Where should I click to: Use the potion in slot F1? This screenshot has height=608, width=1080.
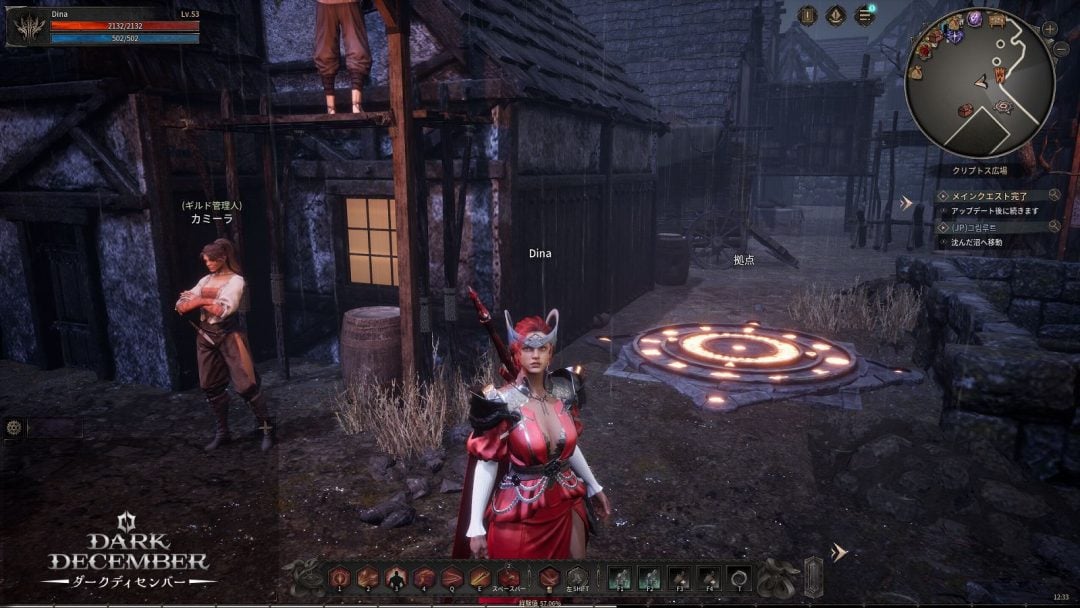tap(619, 577)
